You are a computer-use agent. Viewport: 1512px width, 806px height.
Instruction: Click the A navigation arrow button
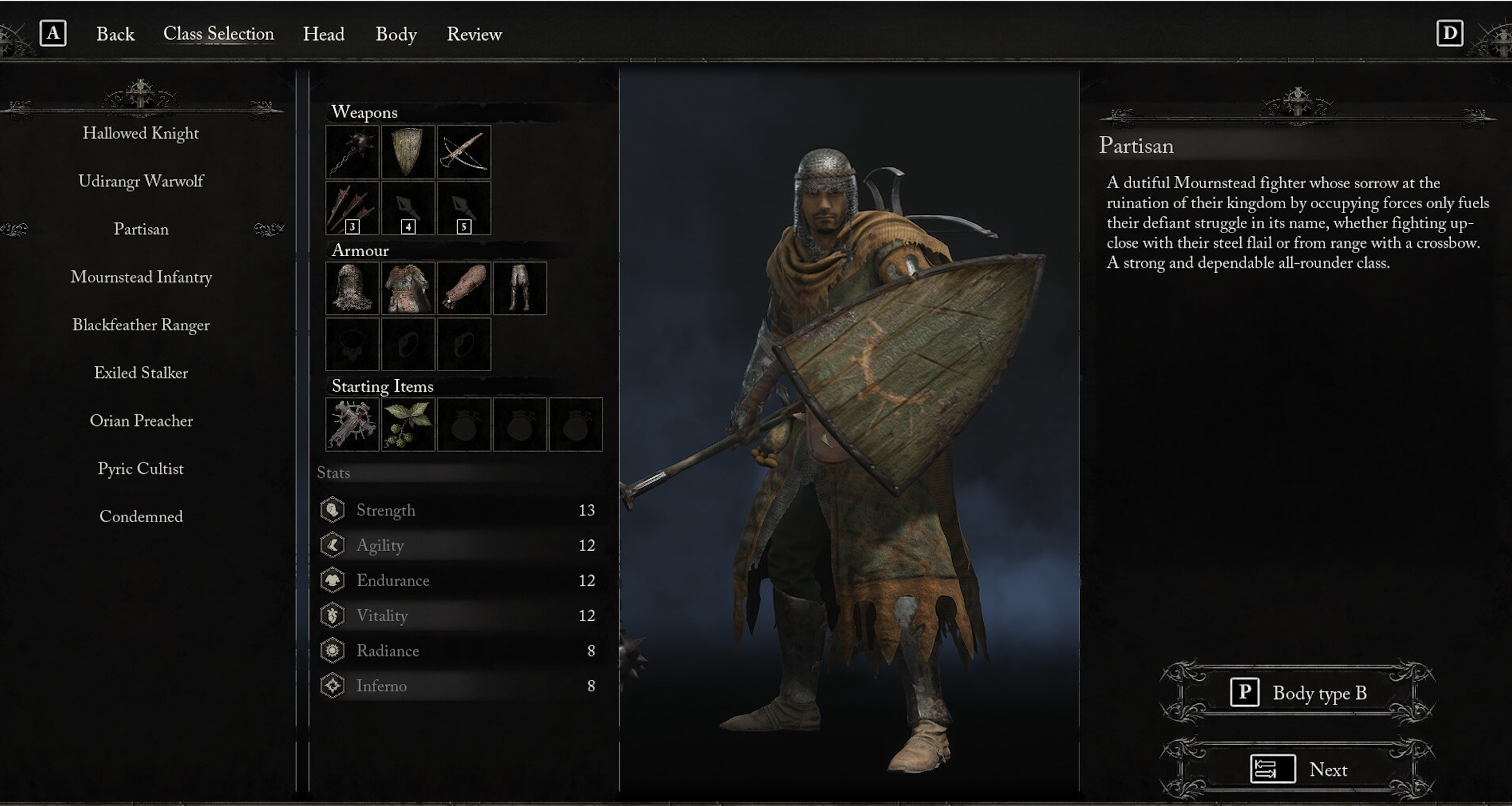pyautogui.click(x=54, y=32)
